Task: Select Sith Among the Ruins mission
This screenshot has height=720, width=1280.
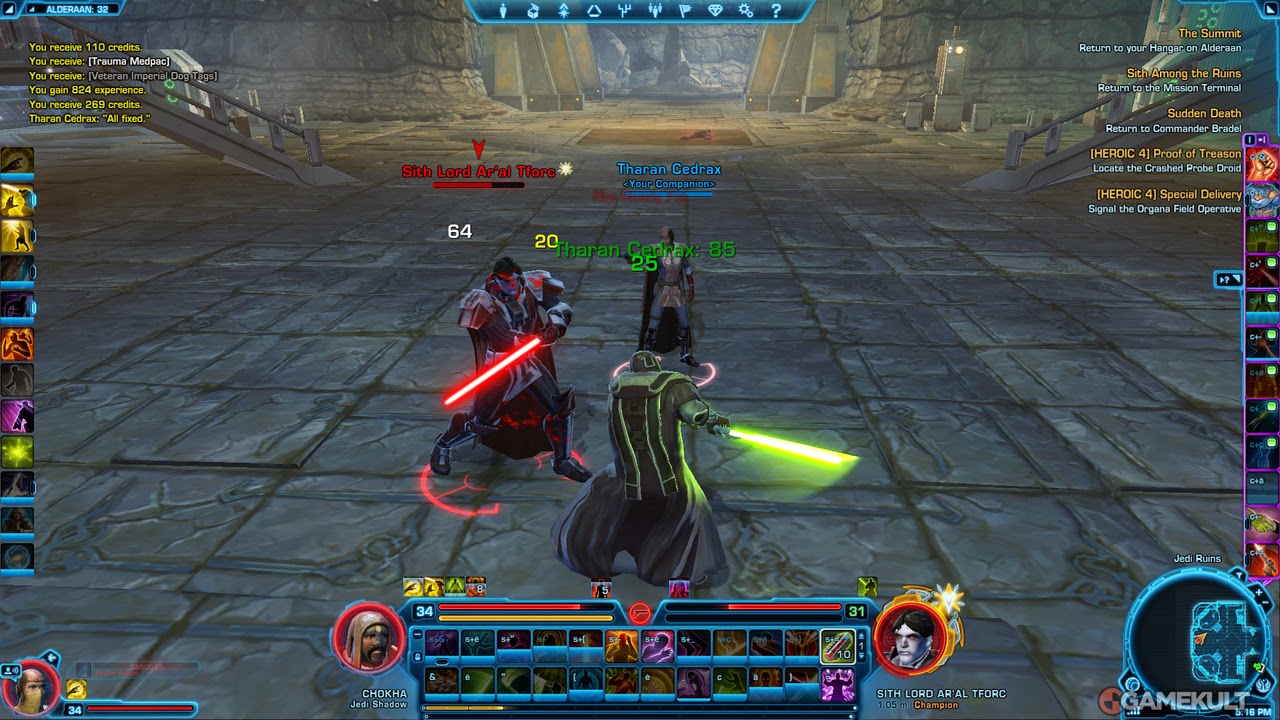Action: pos(1183,74)
